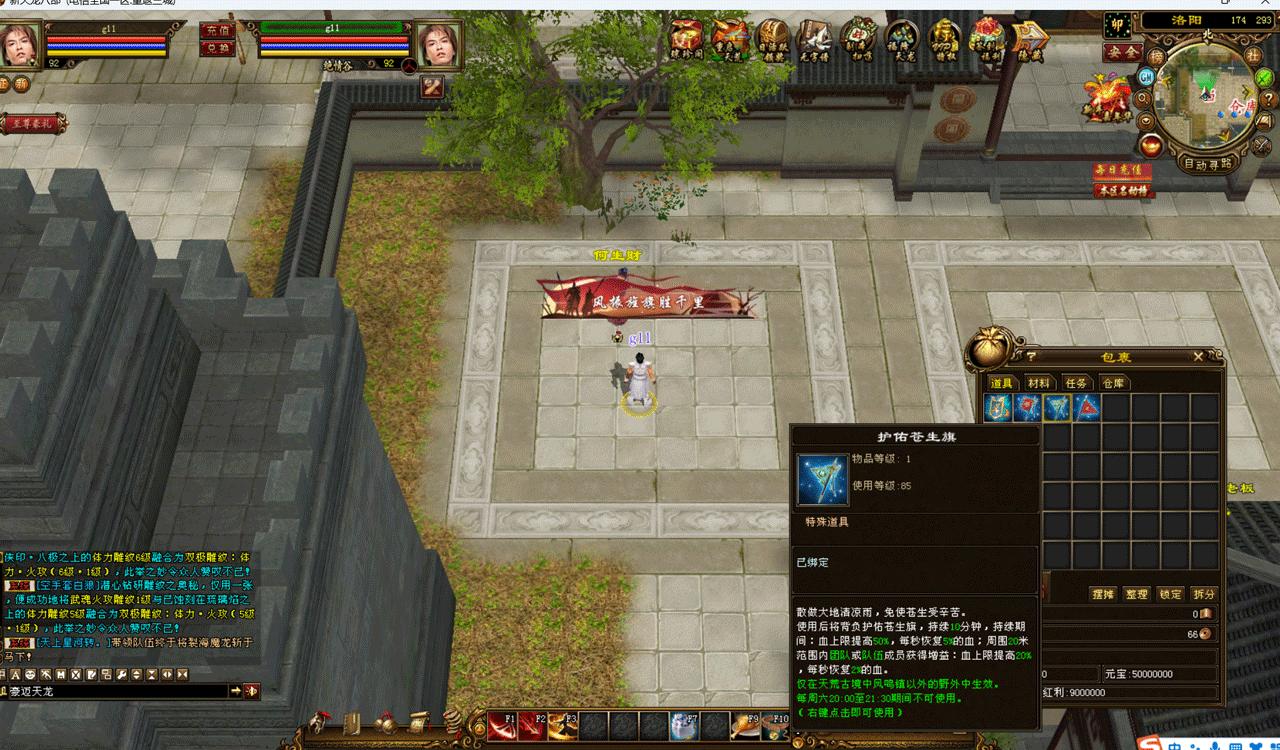Choose the 拆分 split button

click(x=1204, y=594)
